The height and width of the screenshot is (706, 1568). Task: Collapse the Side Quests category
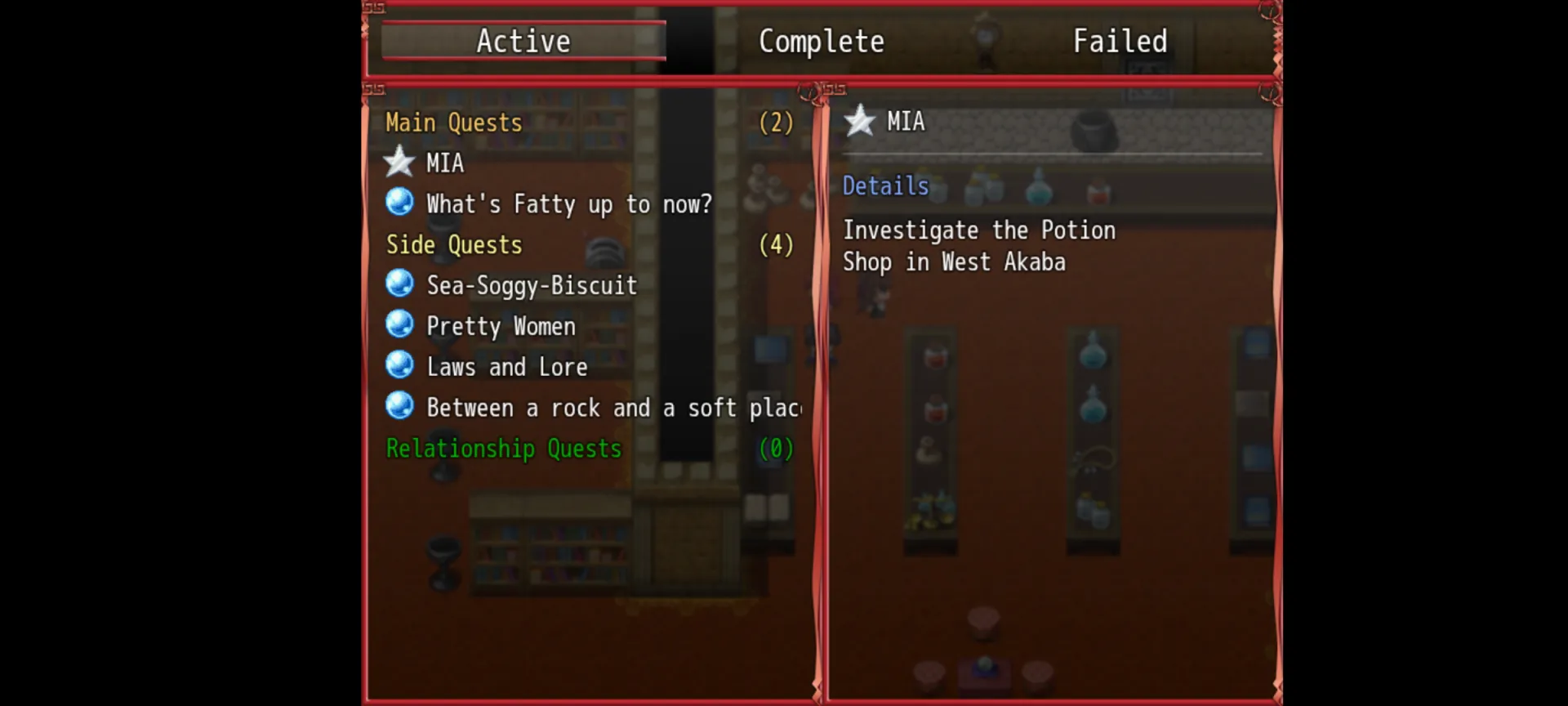[x=454, y=245]
